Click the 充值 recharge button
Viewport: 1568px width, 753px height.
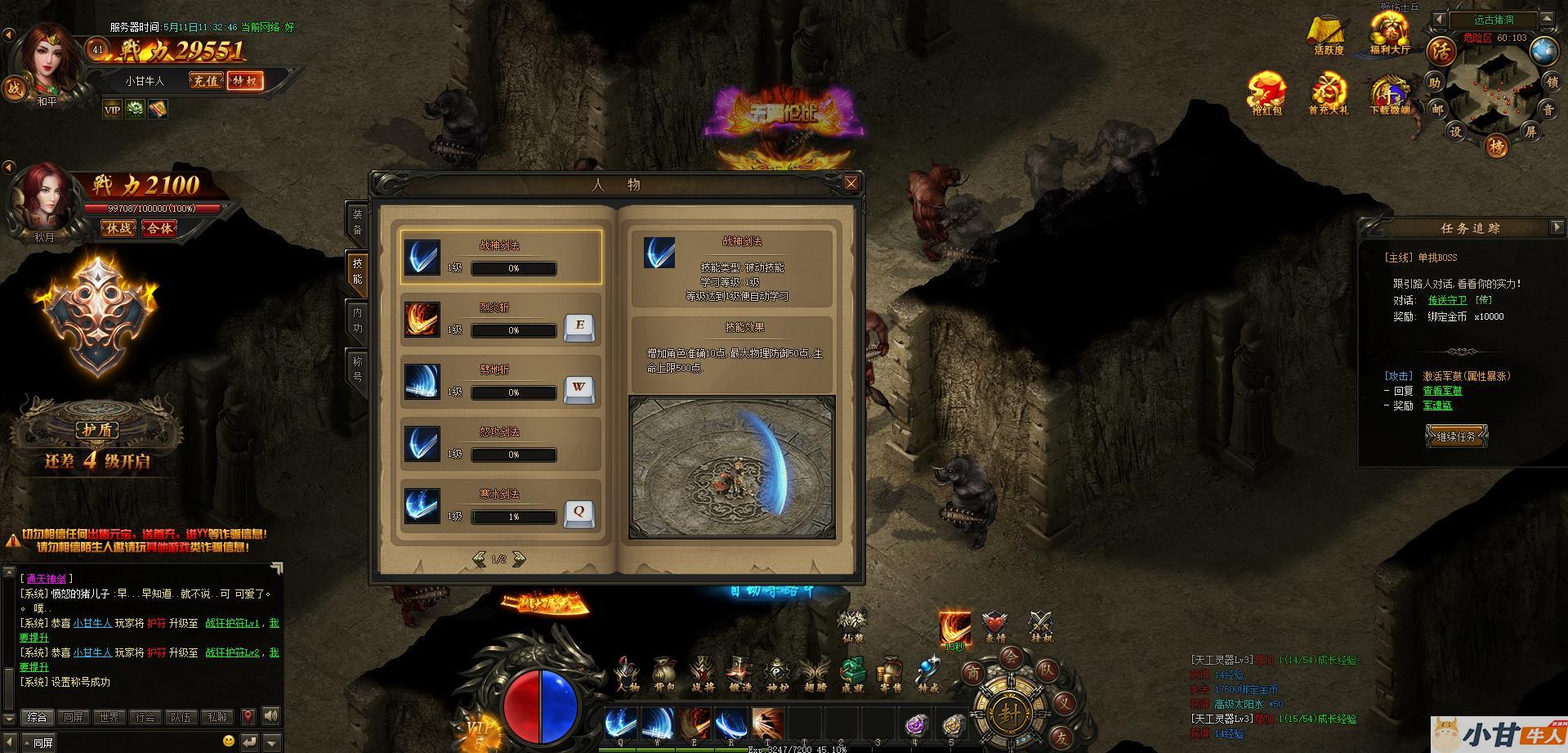(206, 81)
